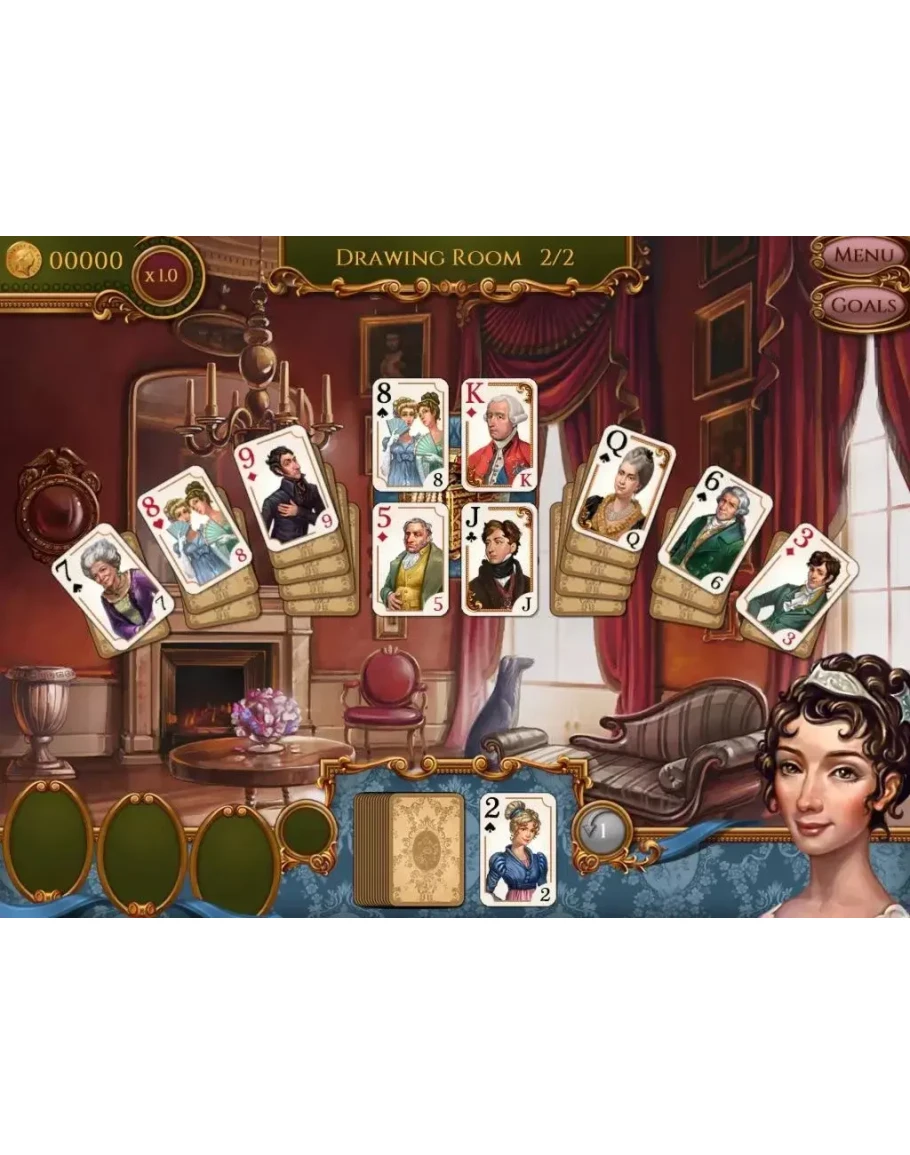910x1155 pixels.
Task: Use the undo arrow button
Action: [602, 829]
